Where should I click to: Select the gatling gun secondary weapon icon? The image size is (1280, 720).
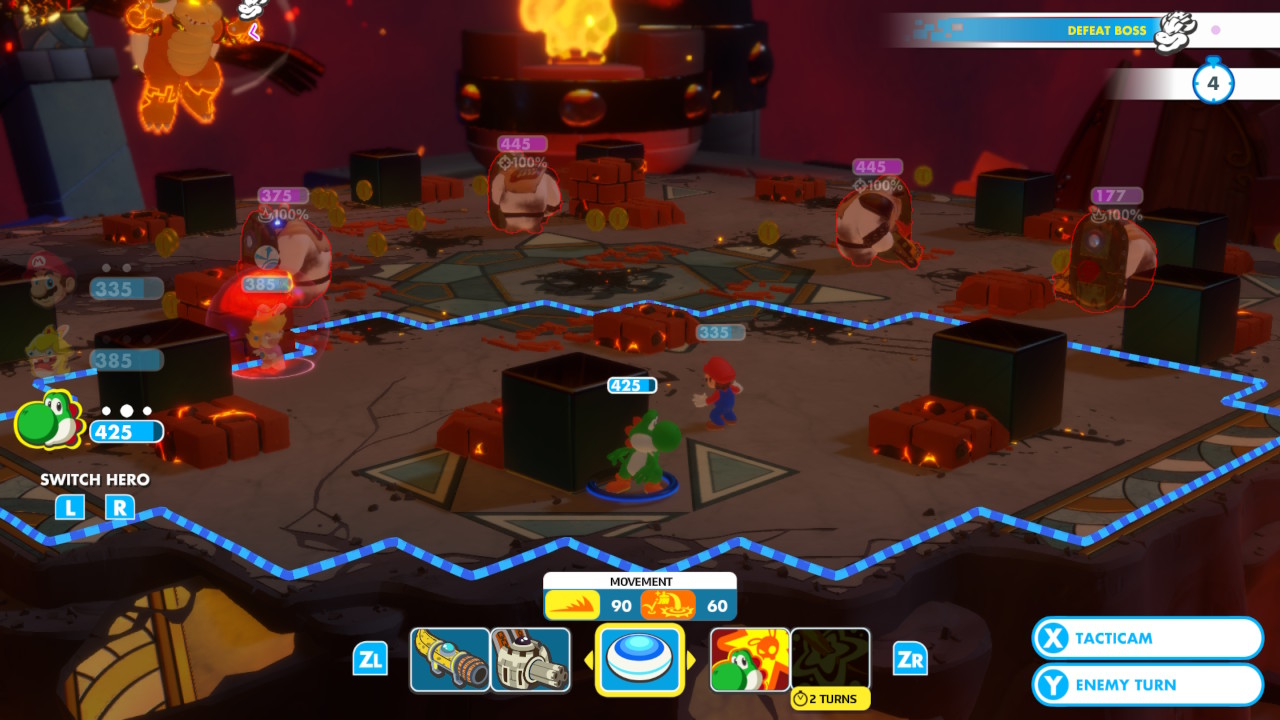point(530,657)
